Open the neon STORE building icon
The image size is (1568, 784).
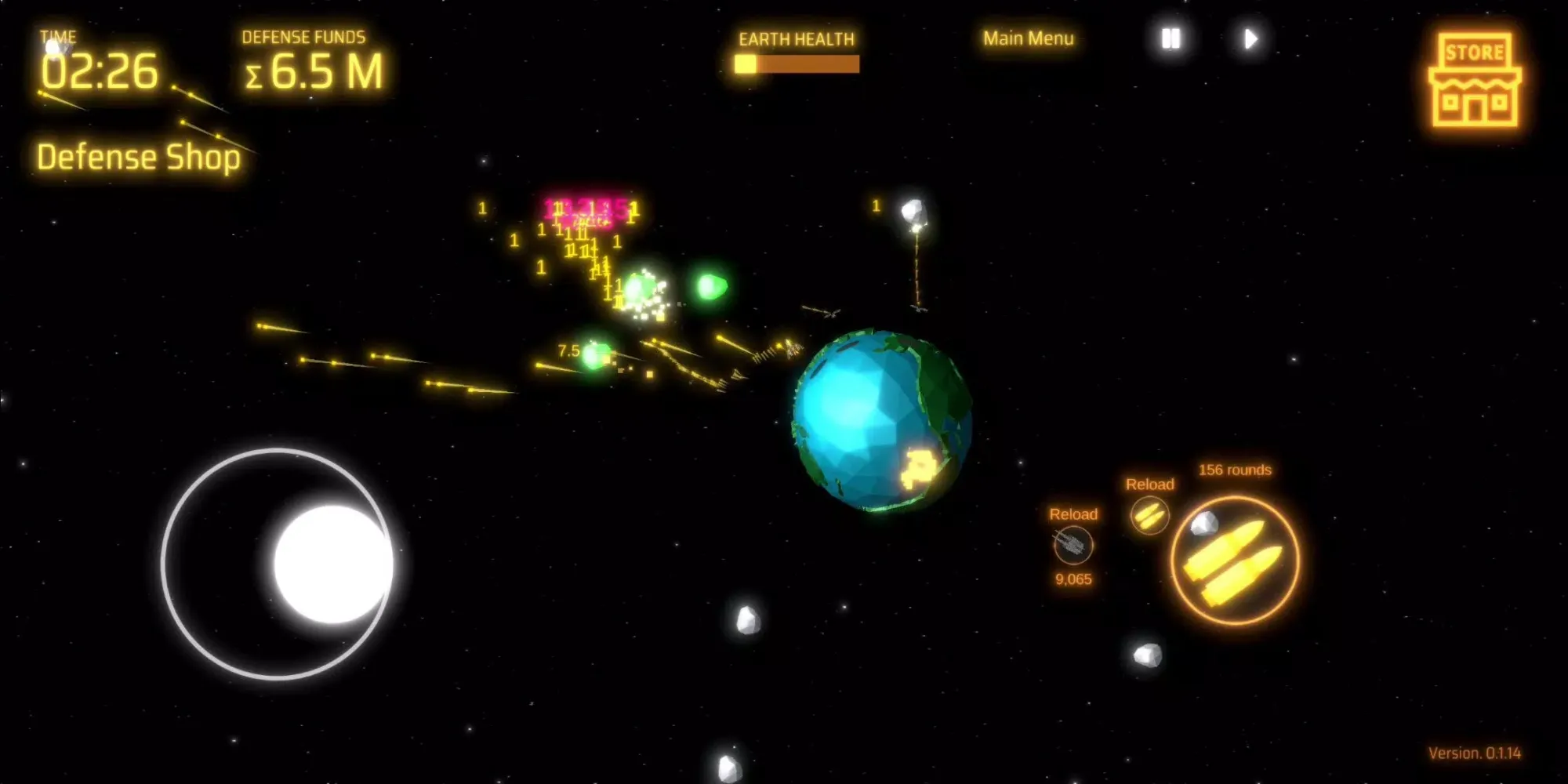click(1475, 80)
